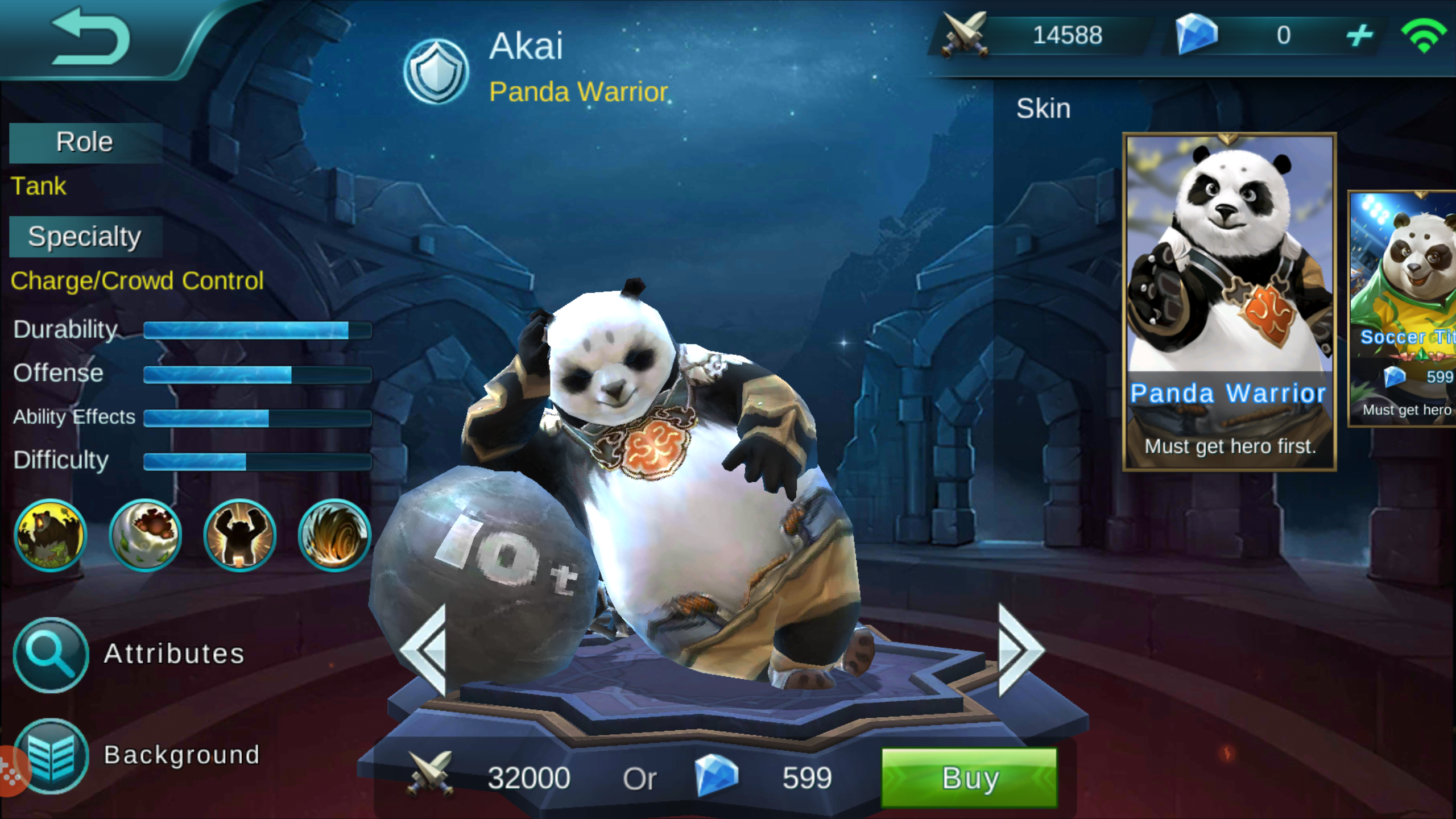View the orange whirlwind skill icon

(334, 535)
